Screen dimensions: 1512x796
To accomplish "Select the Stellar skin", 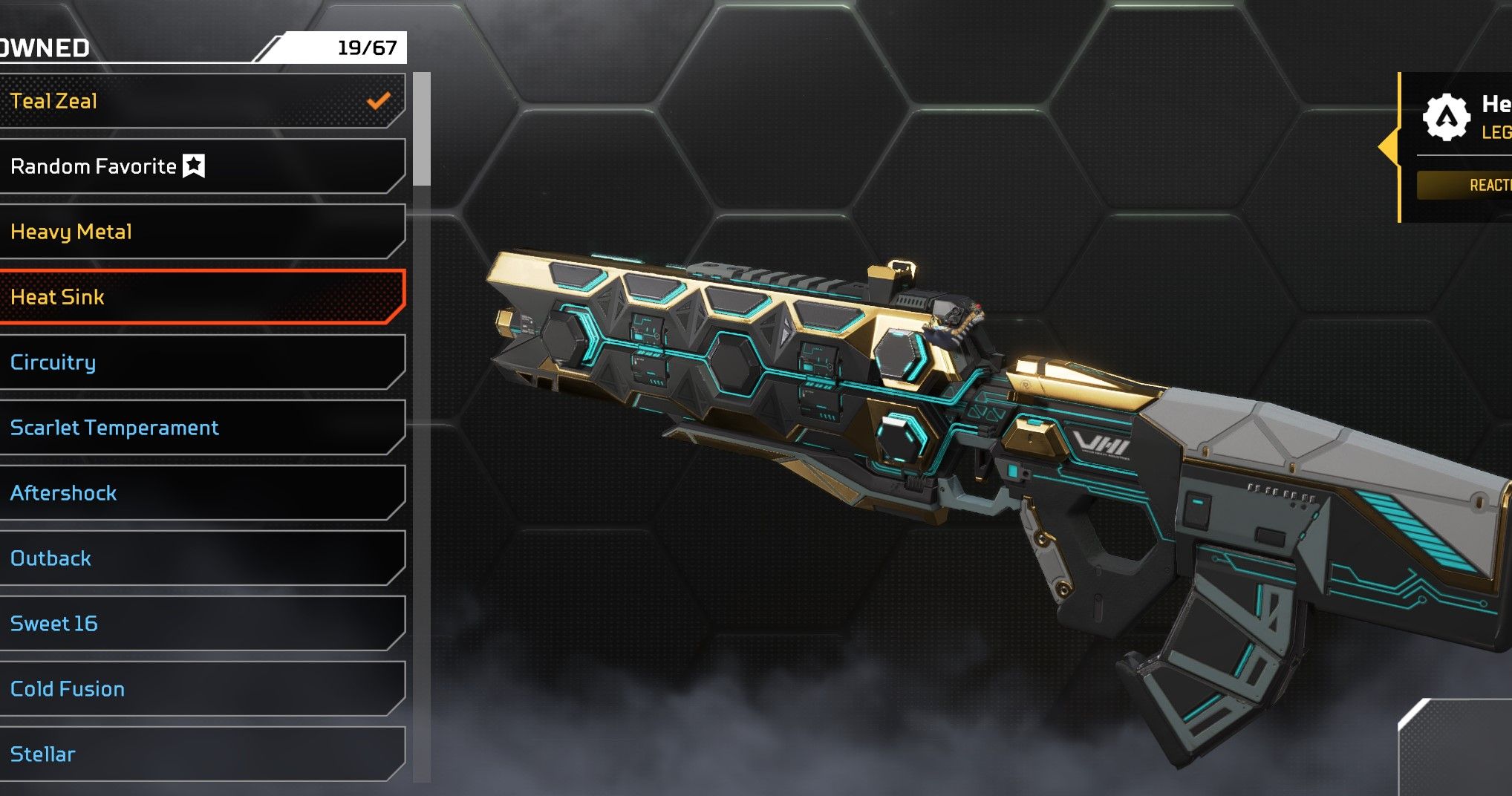I will pyautogui.click(x=201, y=754).
